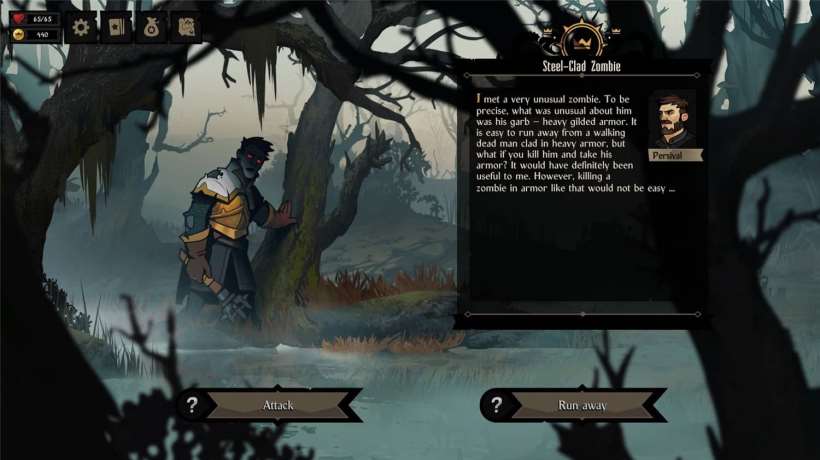The height and width of the screenshot is (460, 820).
Task: Open the map scroll icon
Action: [x=186, y=27]
